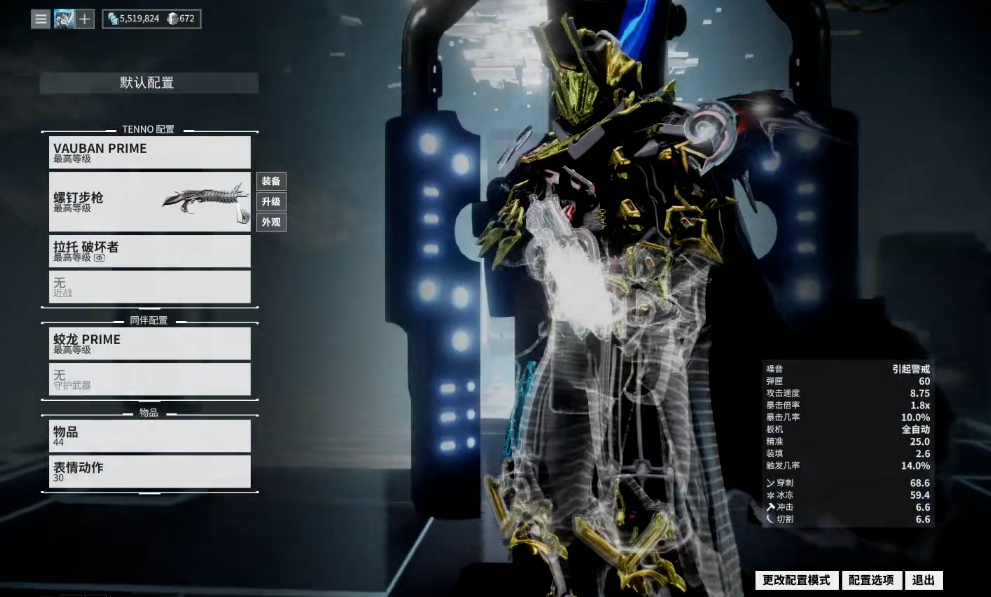Click the 更改配置模式 button

click(x=796, y=580)
